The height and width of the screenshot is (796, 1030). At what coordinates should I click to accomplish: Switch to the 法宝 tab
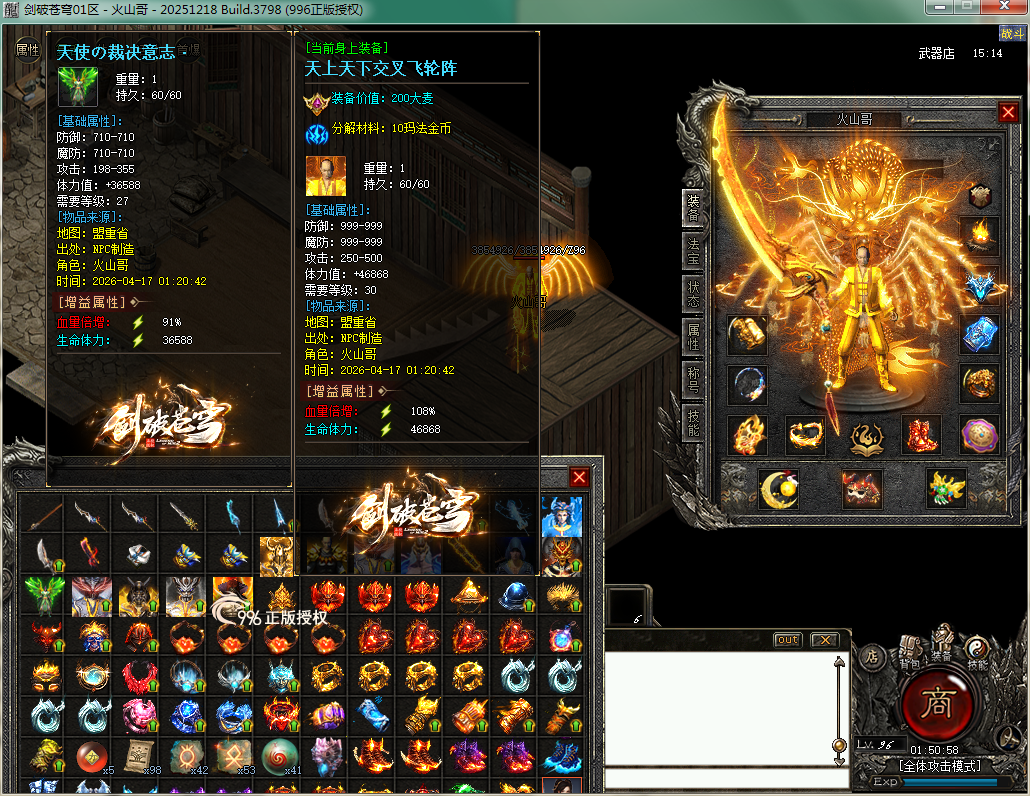coord(693,250)
